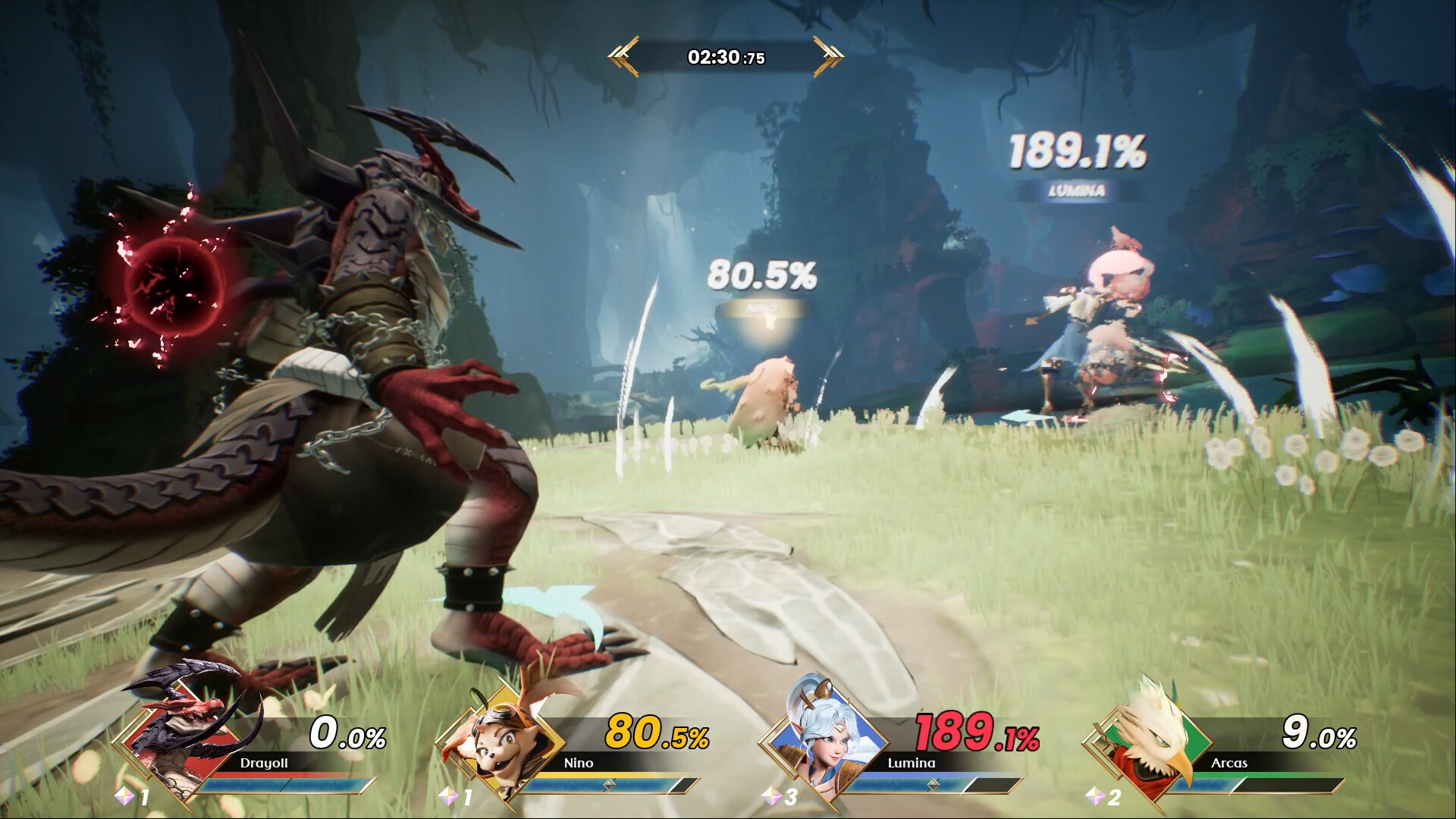Select the Arcas name label

[1229, 764]
